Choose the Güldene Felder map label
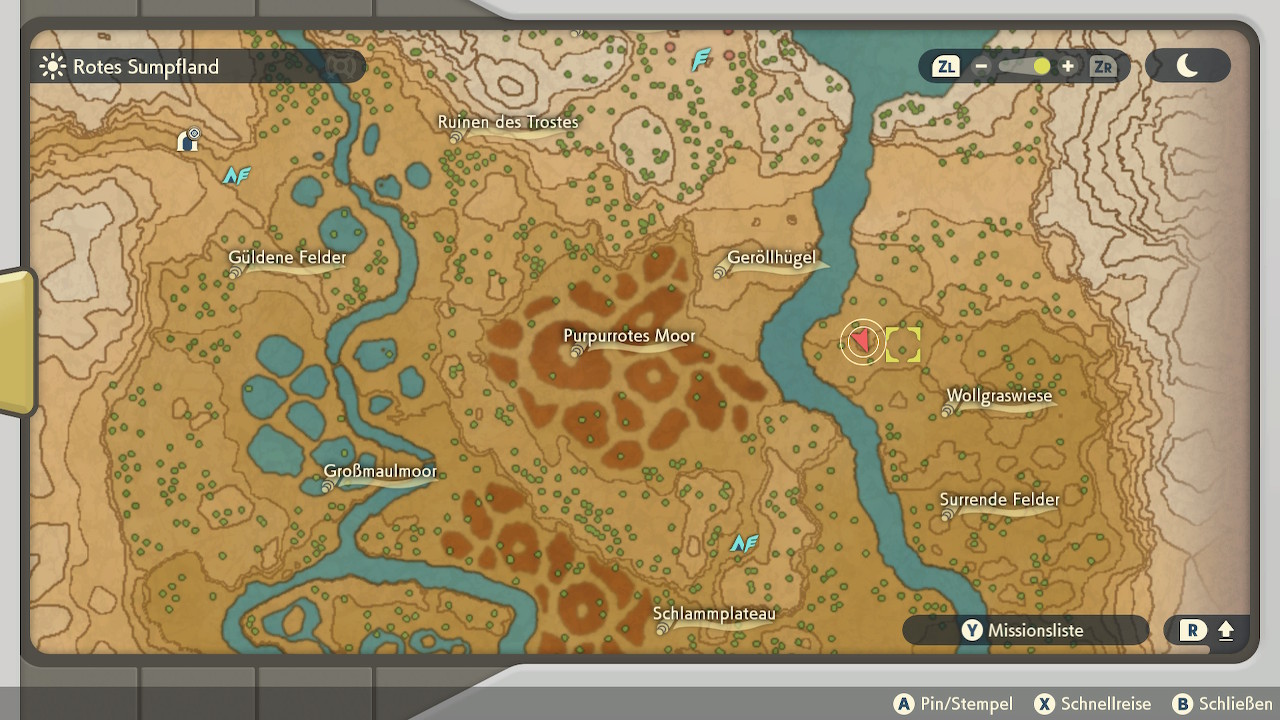Image resolution: width=1280 pixels, height=720 pixels. (287, 258)
